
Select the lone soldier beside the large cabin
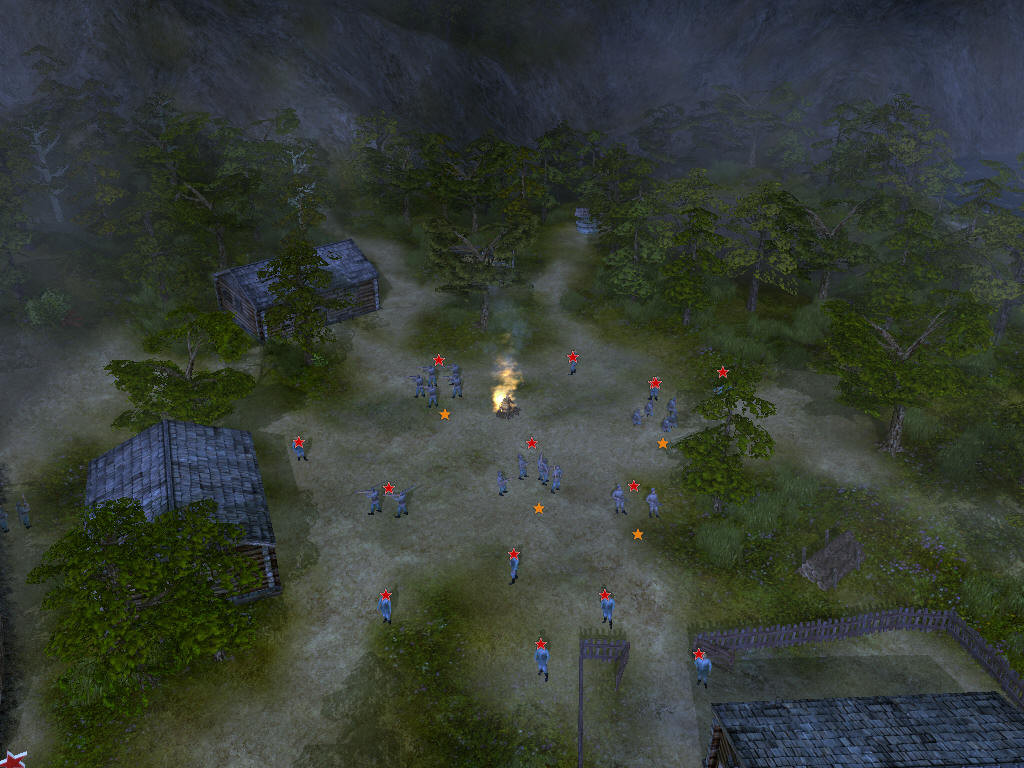300,452
